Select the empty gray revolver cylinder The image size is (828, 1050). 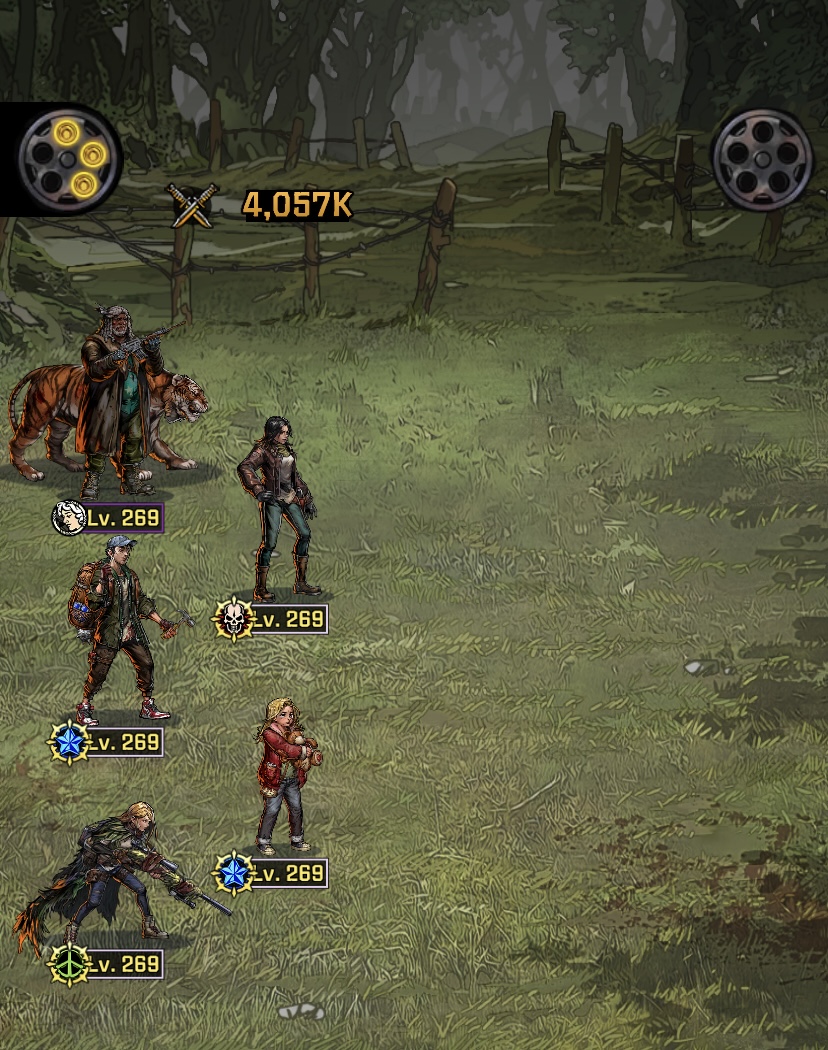coord(762,158)
